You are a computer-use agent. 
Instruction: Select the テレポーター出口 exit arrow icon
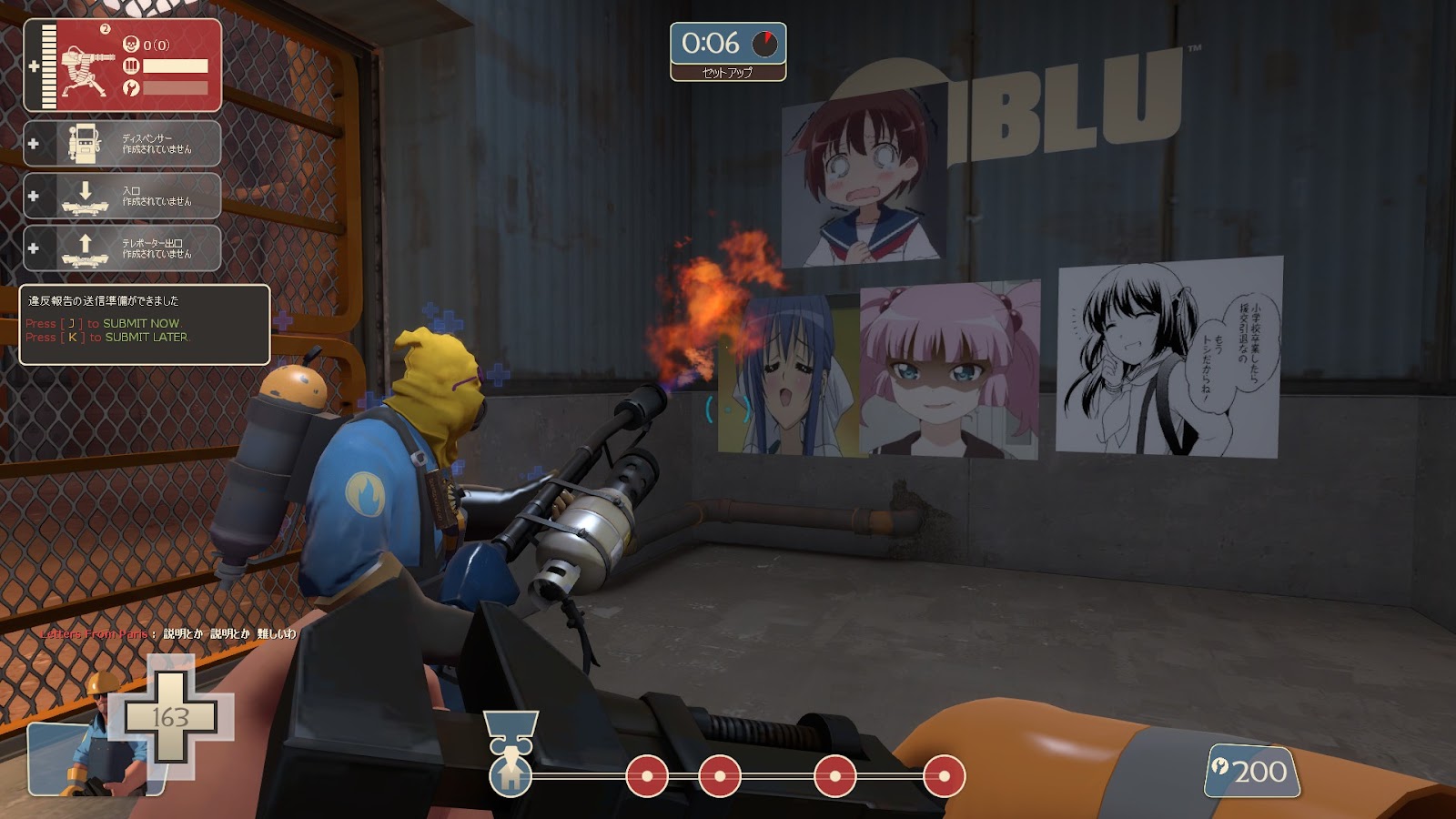coord(85,248)
